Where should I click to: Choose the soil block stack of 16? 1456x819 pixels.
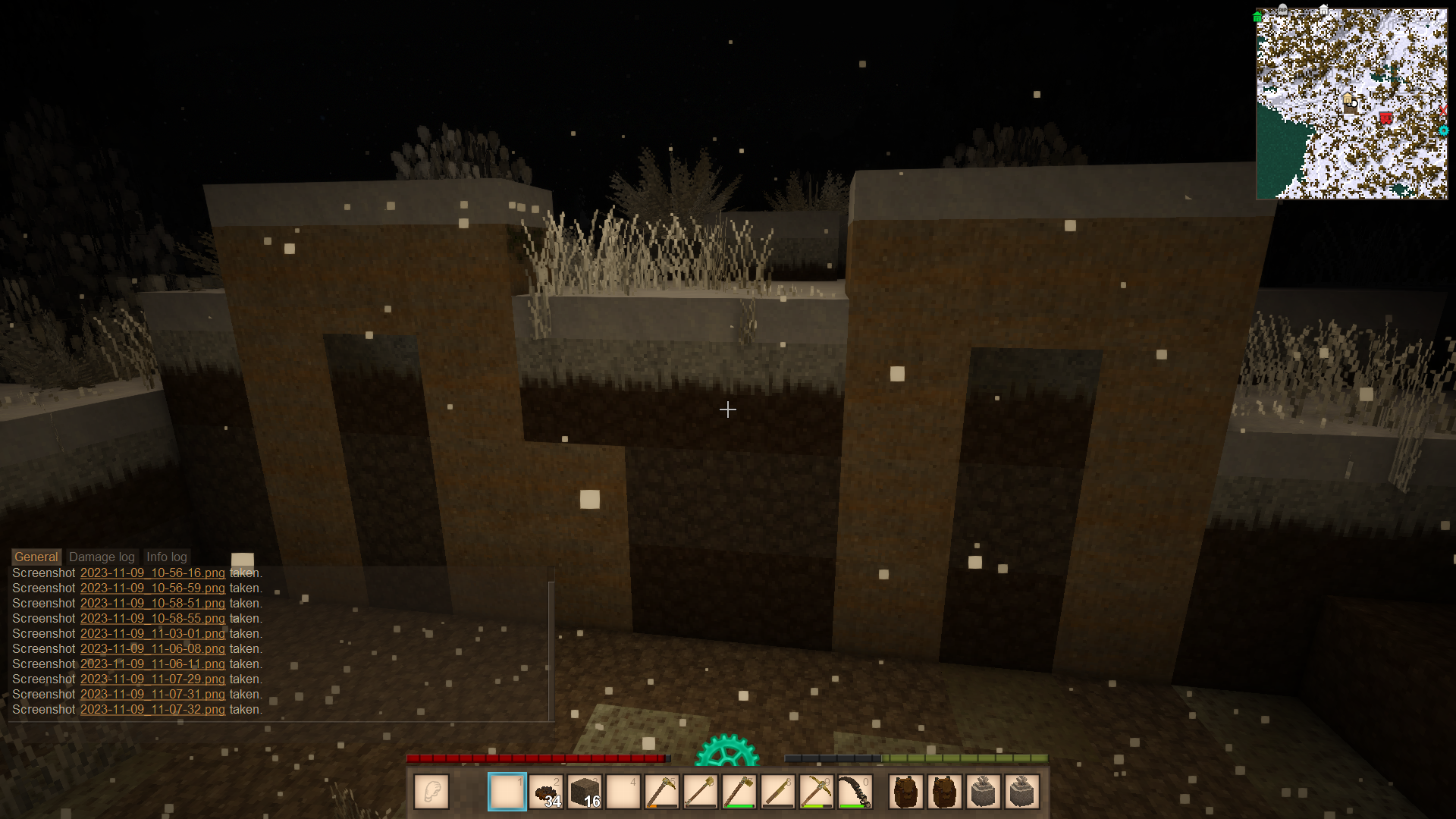coord(585,792)
